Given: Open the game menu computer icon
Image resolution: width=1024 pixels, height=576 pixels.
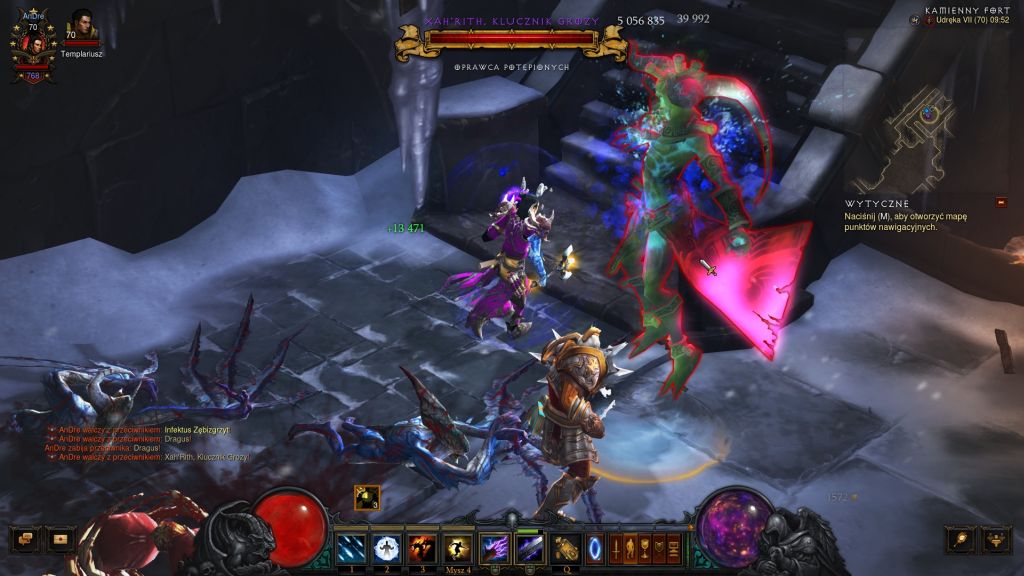Looking at the screenshot, I should coord(674,548).
